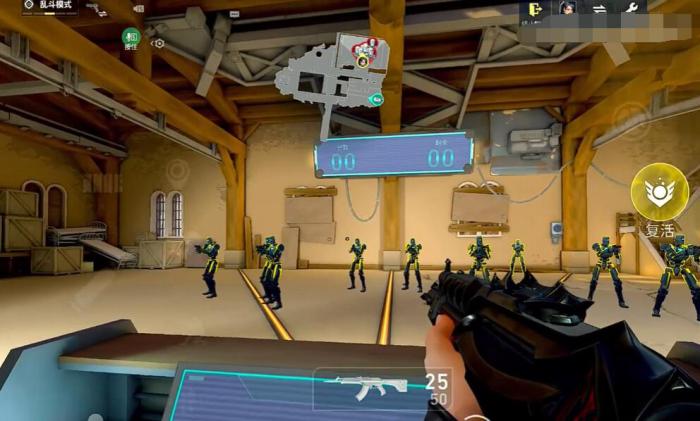
Task: Tap the yellow exit door icon
Action: pos(537,8)
